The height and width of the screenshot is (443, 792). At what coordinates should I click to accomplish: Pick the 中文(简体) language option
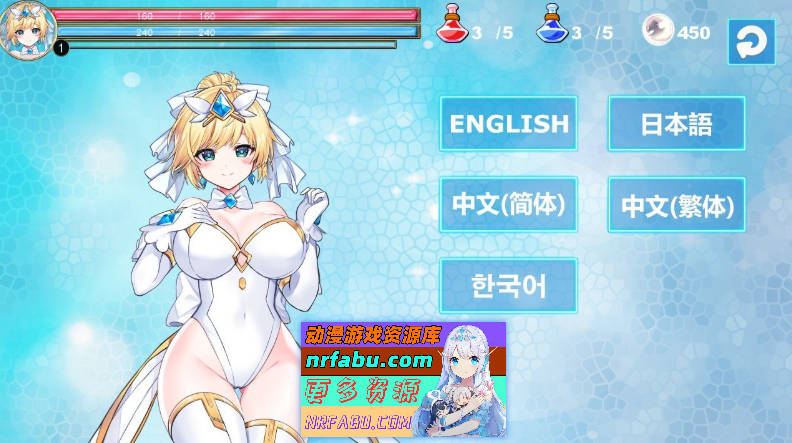(x=509, y=205)
